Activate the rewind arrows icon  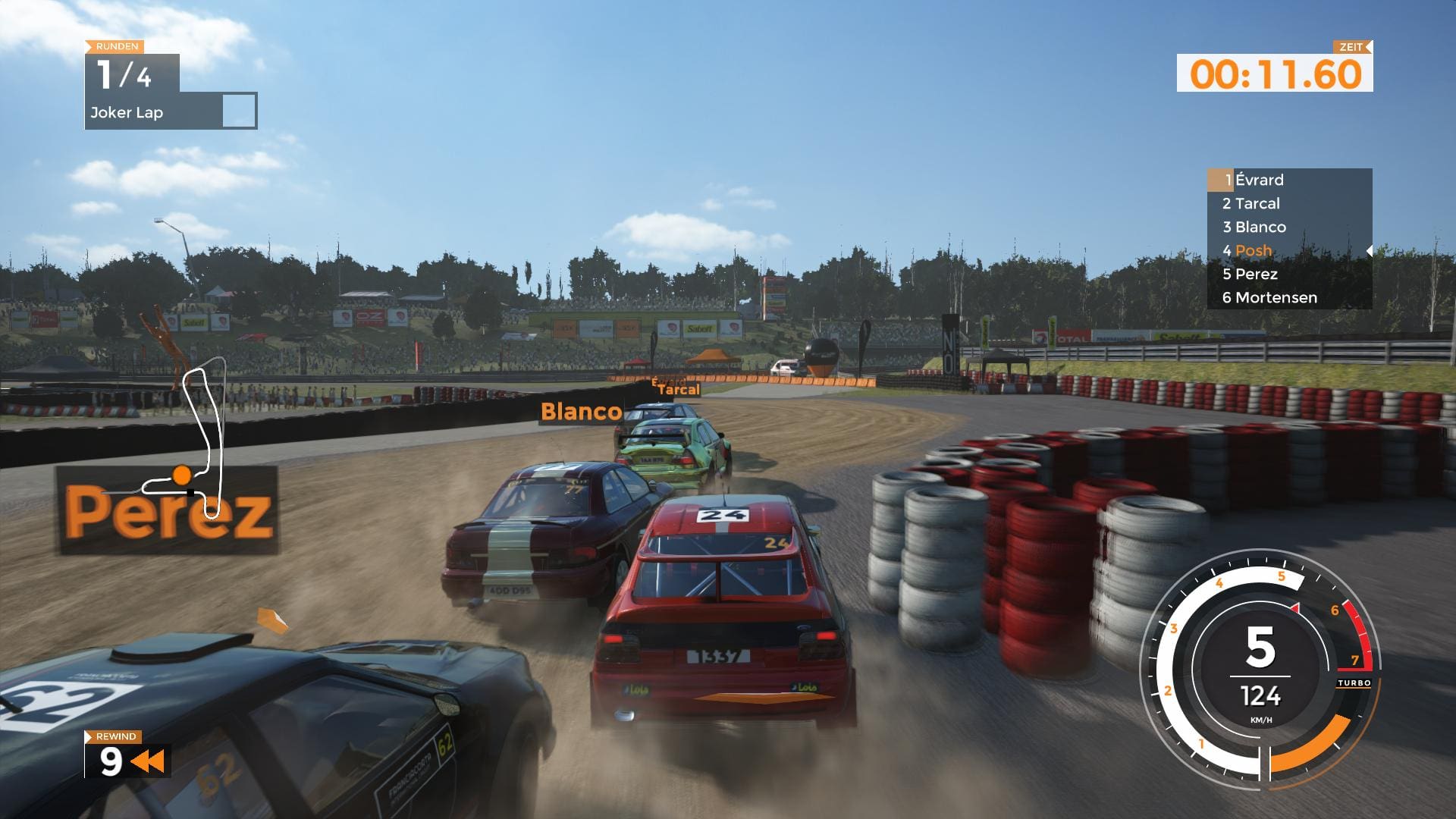148,761
